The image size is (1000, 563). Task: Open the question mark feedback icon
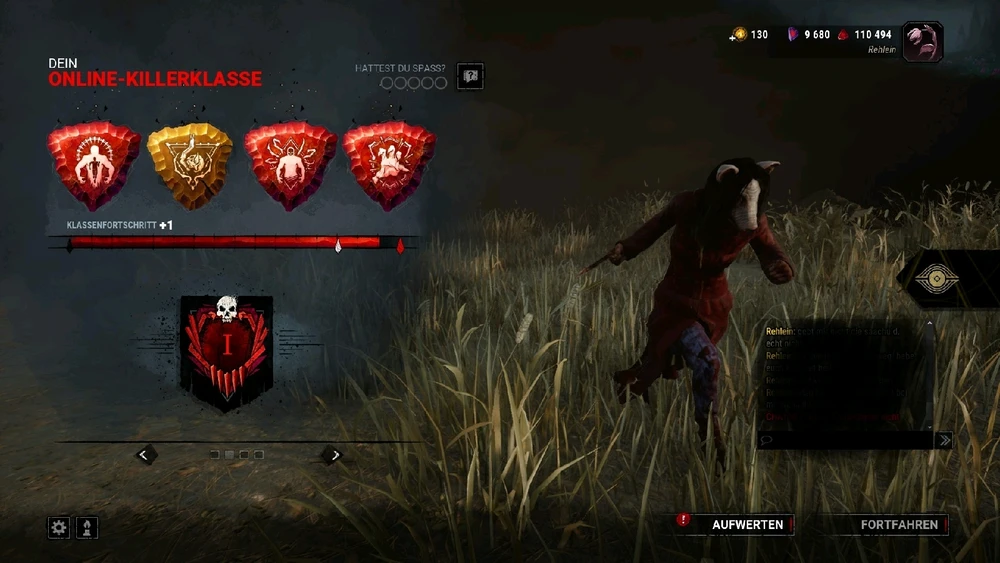469,76
